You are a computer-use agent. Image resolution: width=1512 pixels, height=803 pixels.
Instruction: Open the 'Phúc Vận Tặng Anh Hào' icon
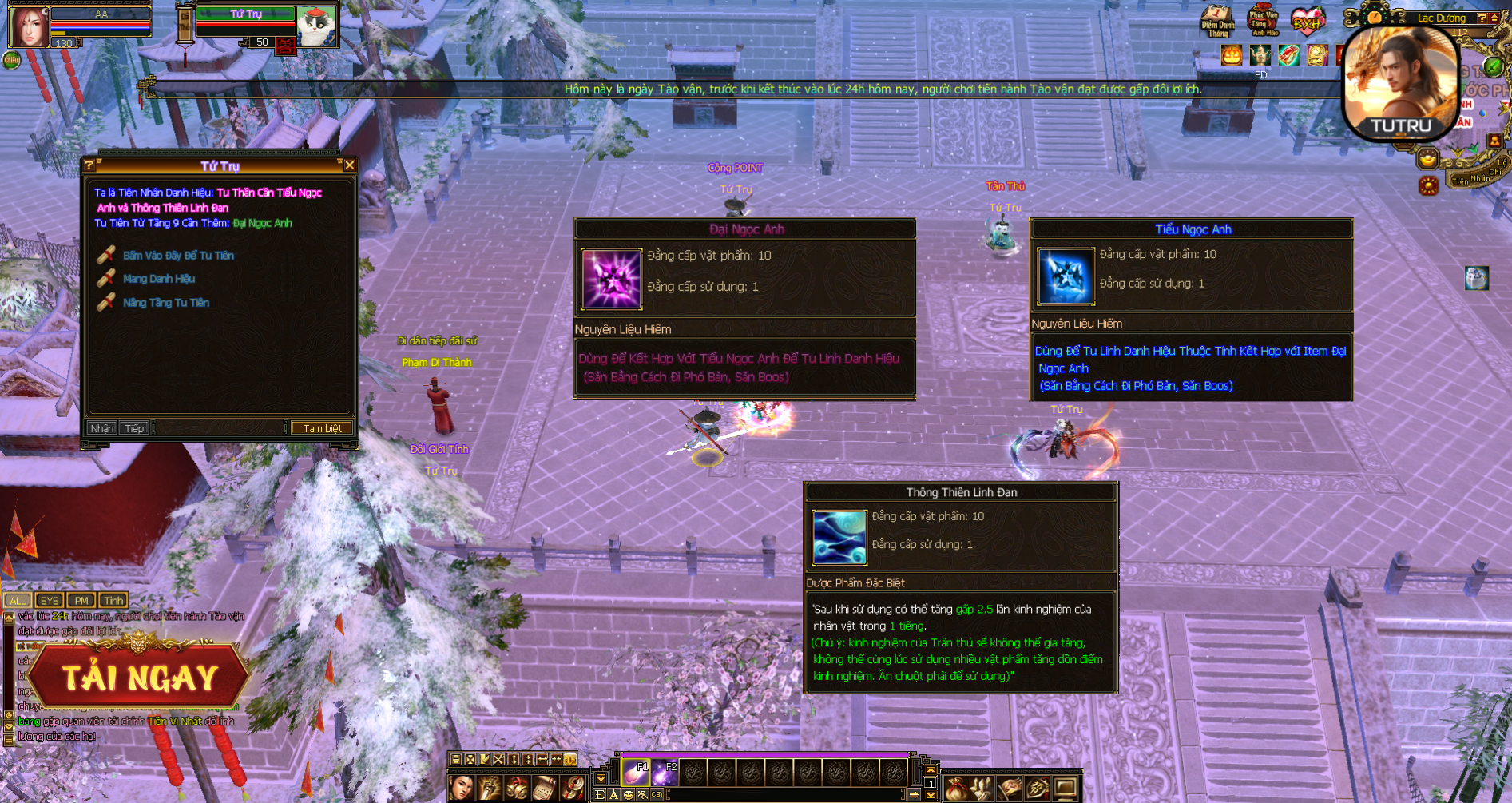pyautogui.click(x=1263, y=21)
